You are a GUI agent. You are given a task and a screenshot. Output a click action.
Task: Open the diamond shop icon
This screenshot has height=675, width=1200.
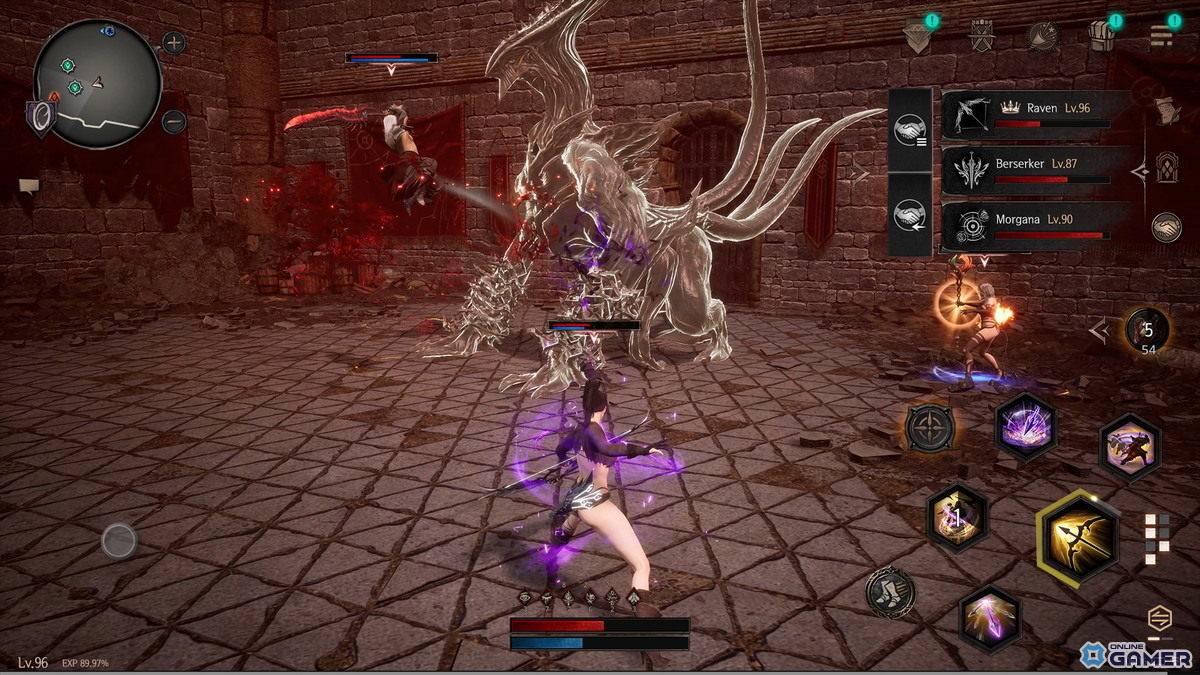coord(916,37)
